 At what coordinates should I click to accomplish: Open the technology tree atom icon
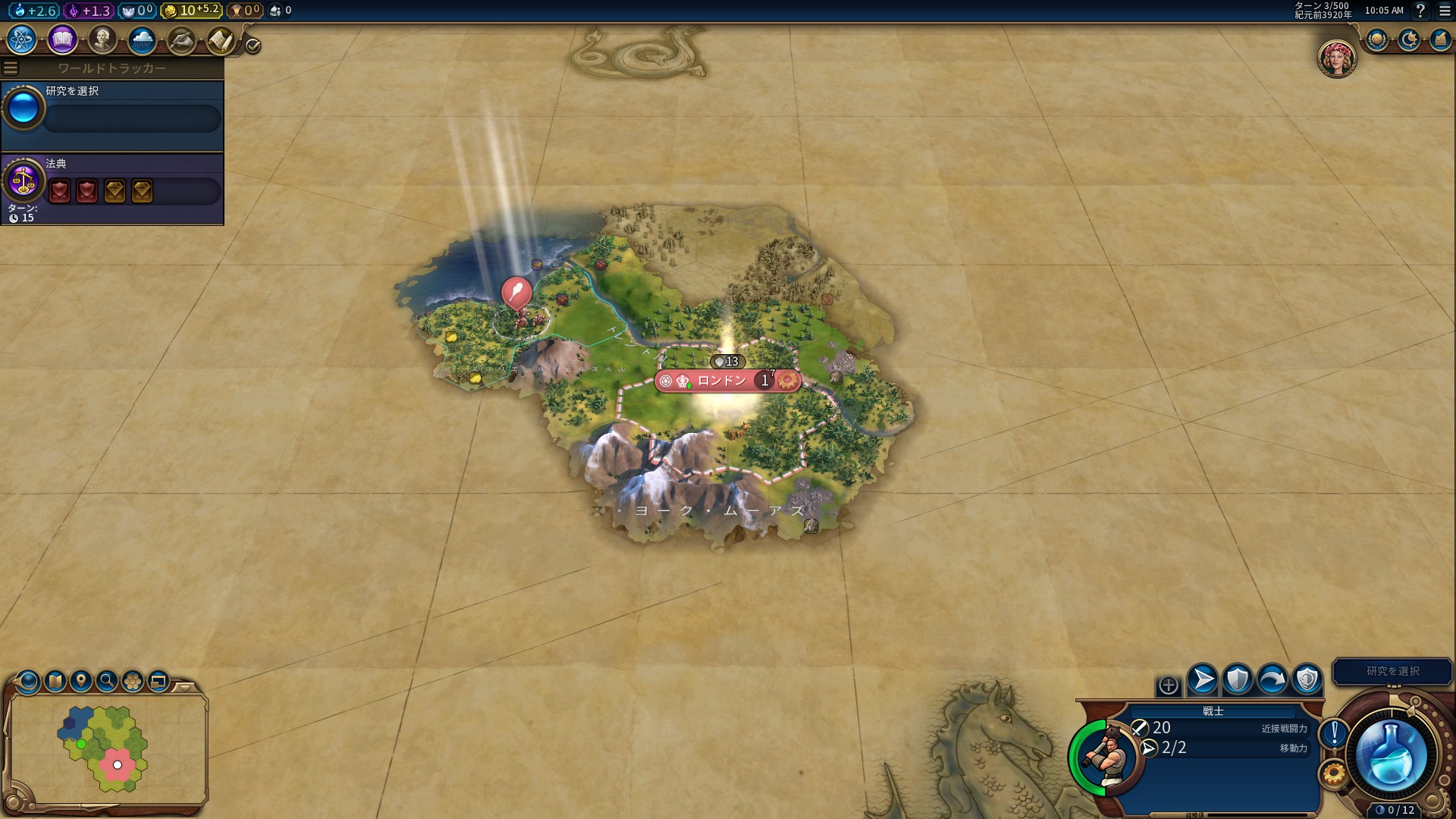(x=22, y=39)
